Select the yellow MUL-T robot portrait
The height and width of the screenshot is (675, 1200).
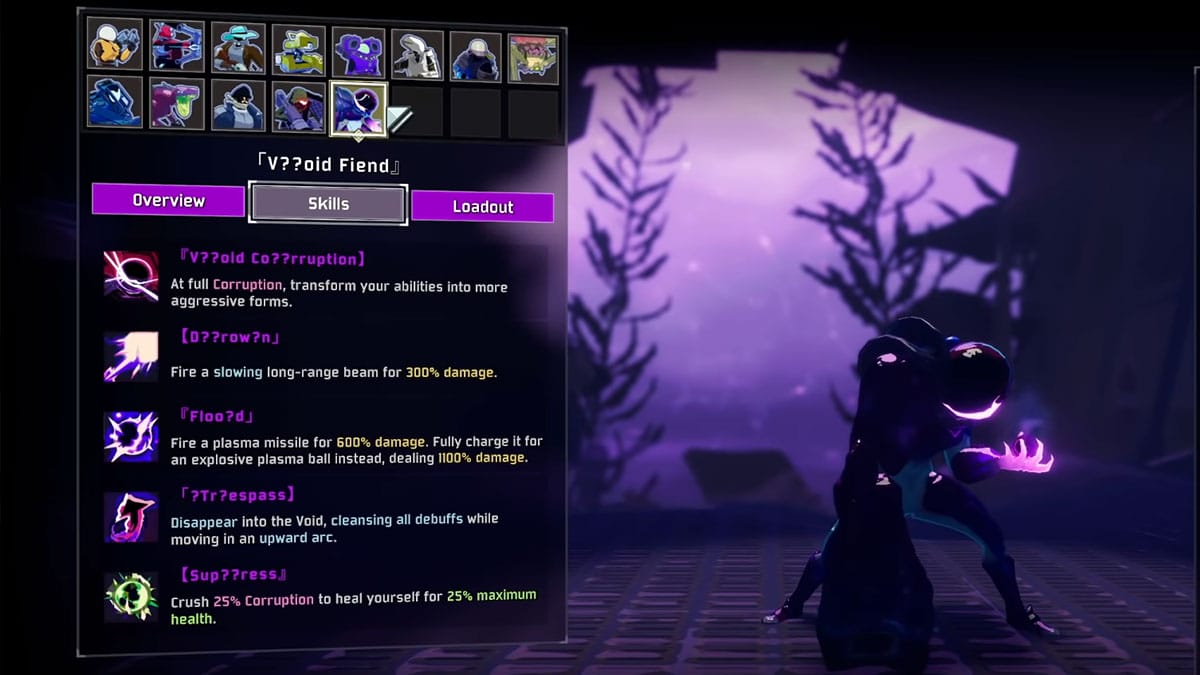pyautogui.click(x=299, y=48)
